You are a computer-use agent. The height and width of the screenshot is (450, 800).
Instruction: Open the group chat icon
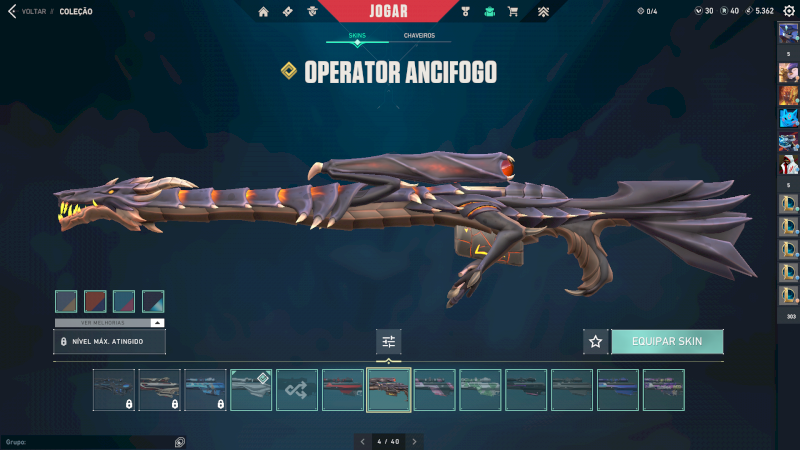point(180,441)
